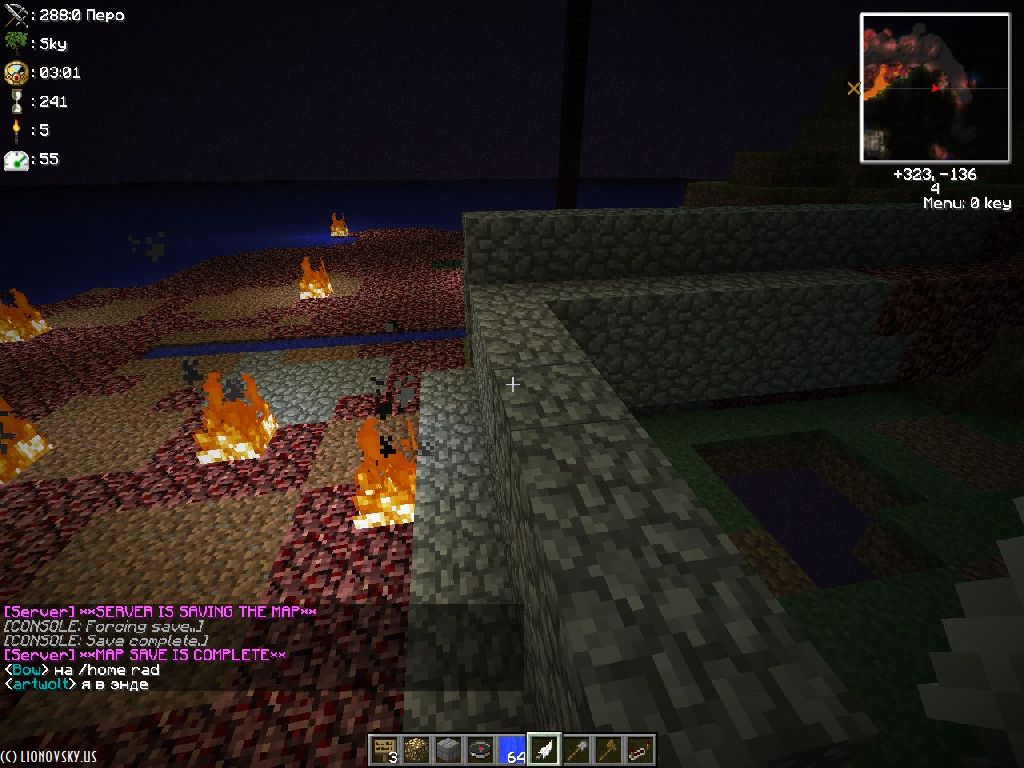Viewport: 1024px width, 768px height.
Task: Select the grey stone block slot
Action: pos(447,750)
